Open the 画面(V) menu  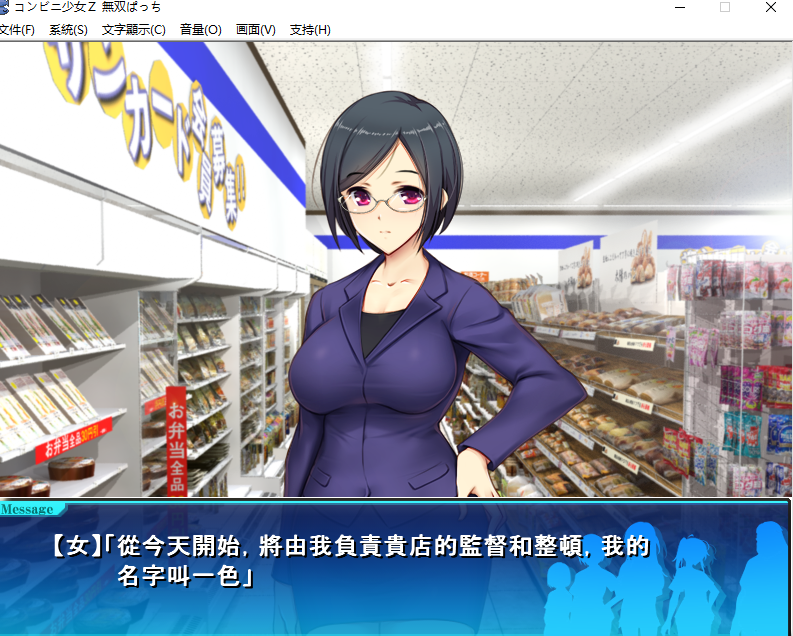(255, 30)
